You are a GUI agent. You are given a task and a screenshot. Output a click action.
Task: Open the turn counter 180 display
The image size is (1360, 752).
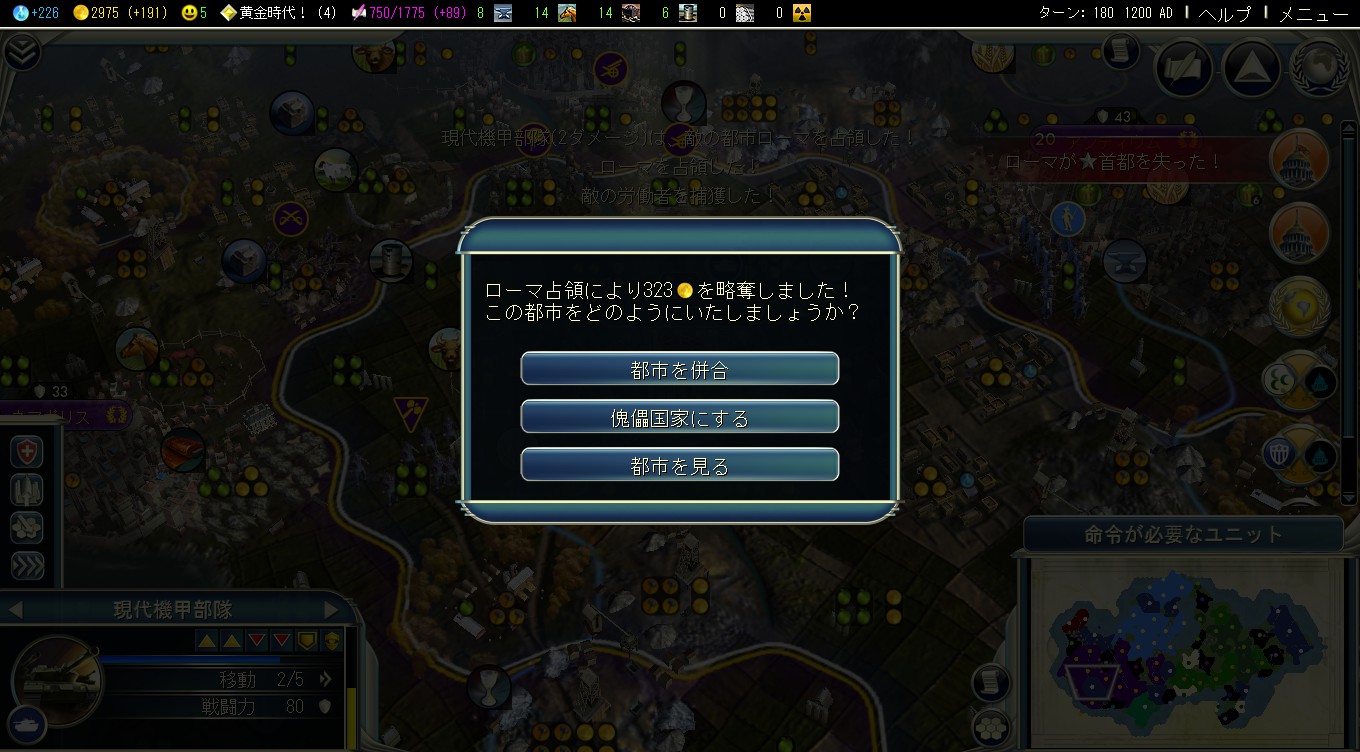[1102, 13]
